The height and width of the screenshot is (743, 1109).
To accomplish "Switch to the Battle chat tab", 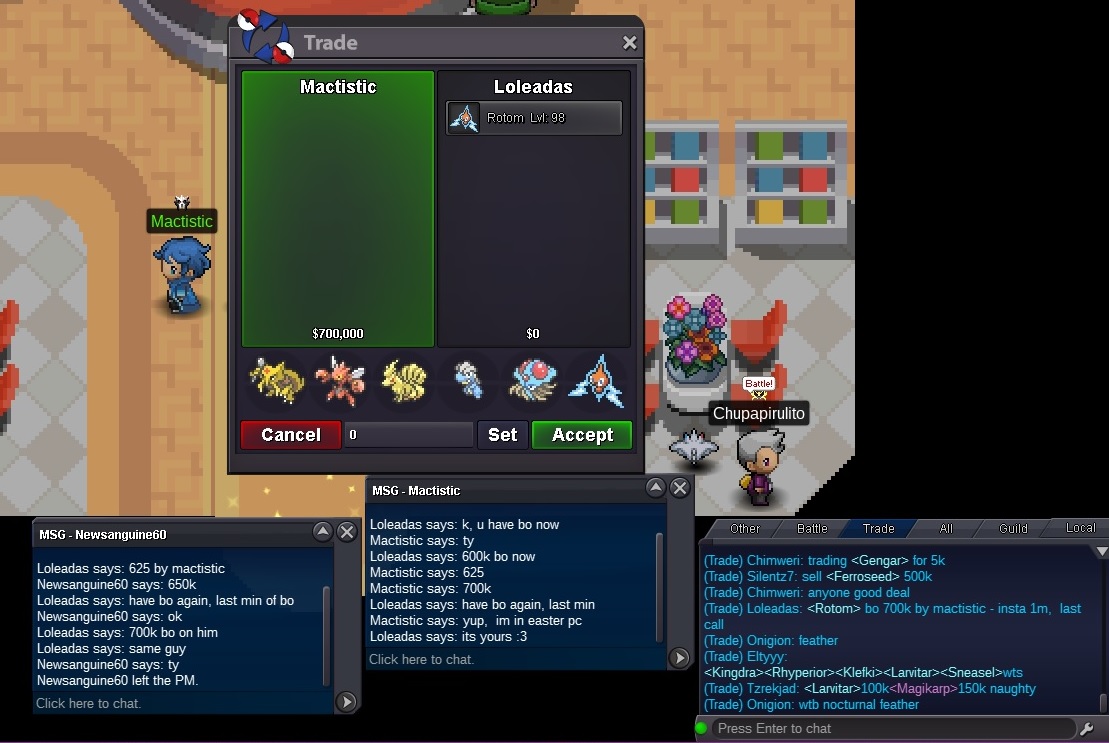I will (812, 528).
